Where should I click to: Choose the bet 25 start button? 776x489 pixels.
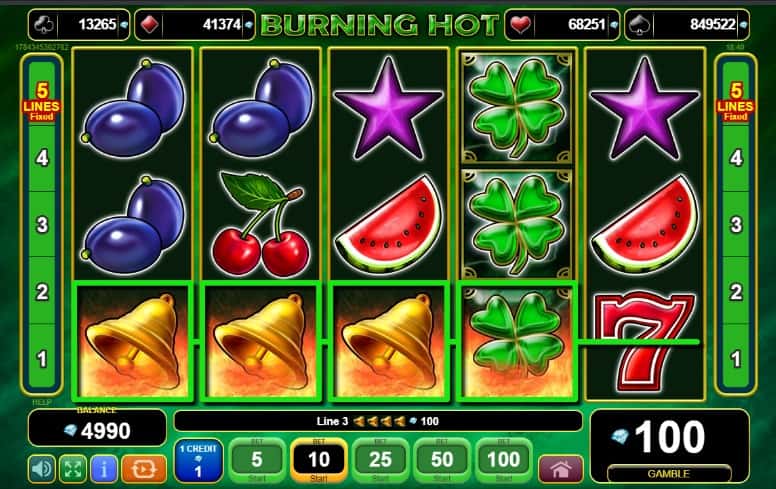381,460
